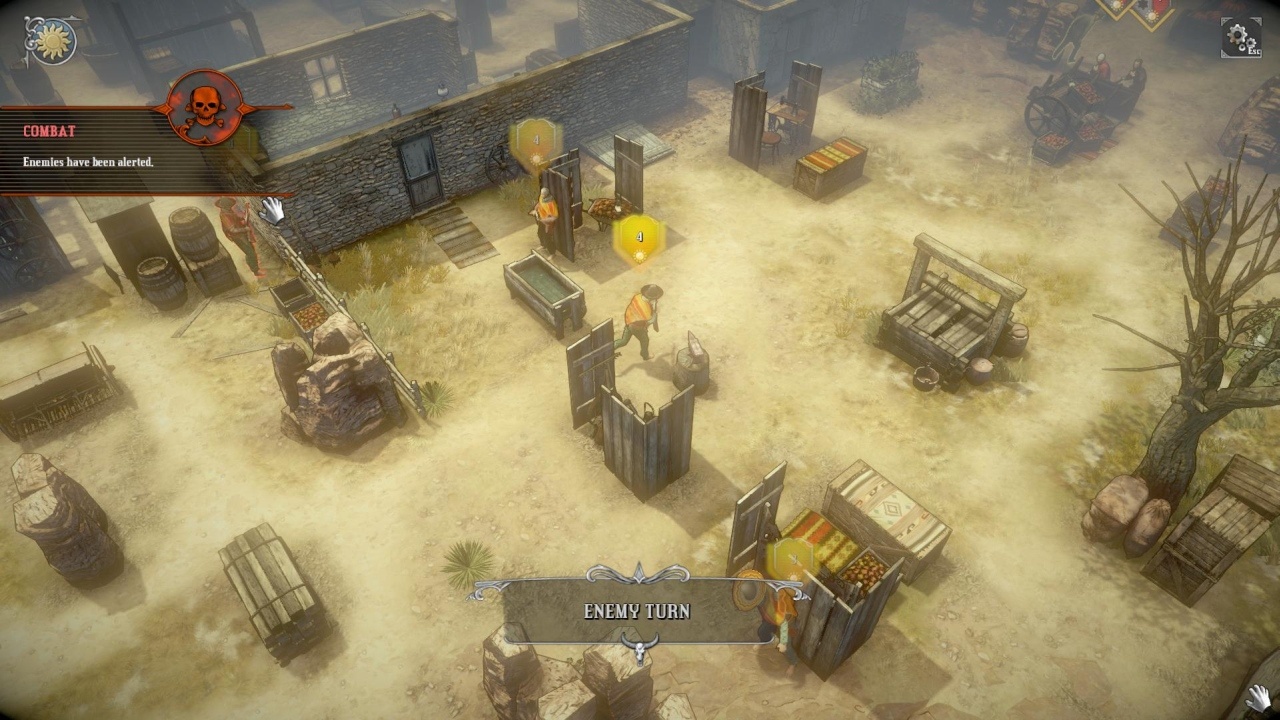This screenshot has width=1280, height=720.
Task: Select the skull combat alert icon
Action: pos(205,107)
